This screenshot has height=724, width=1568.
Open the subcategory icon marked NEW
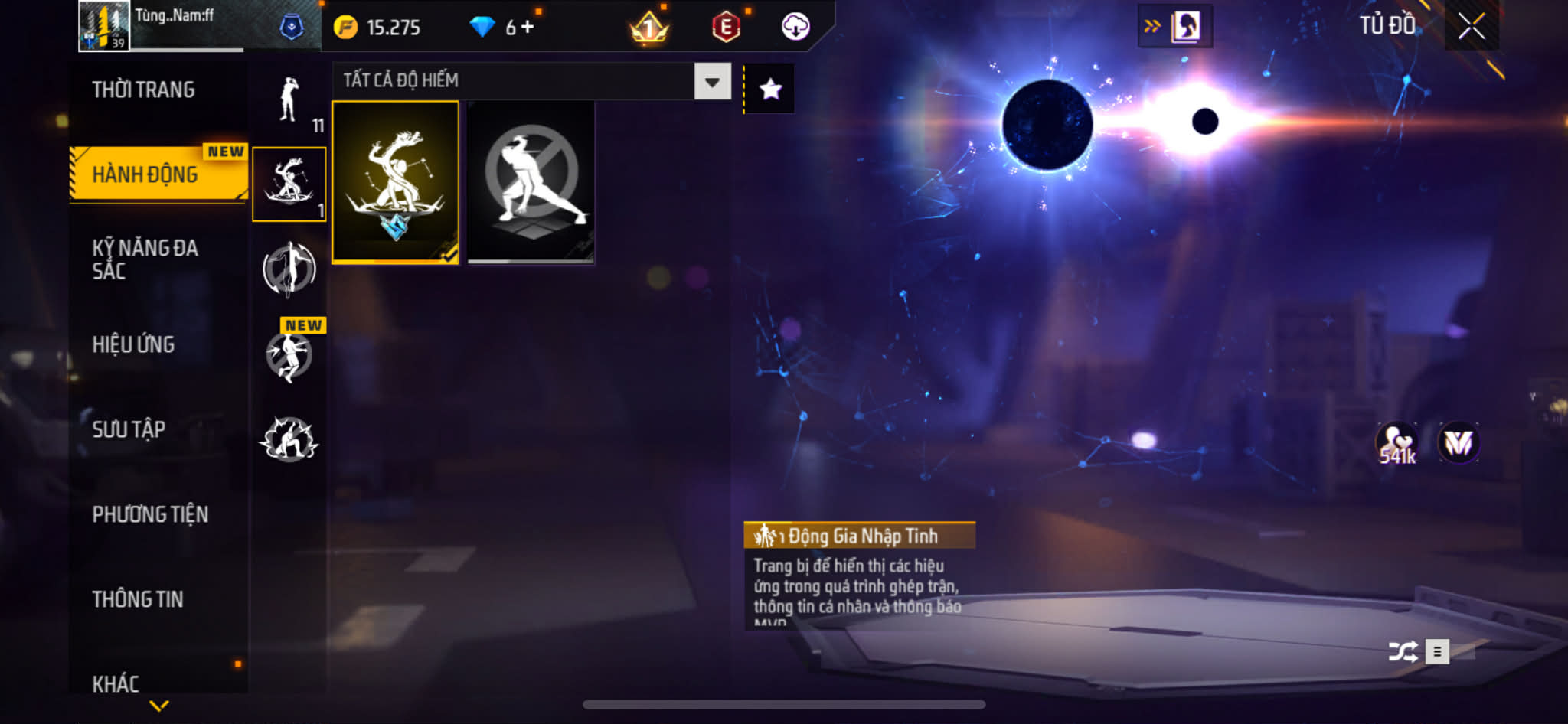click(x=289, y=355)
